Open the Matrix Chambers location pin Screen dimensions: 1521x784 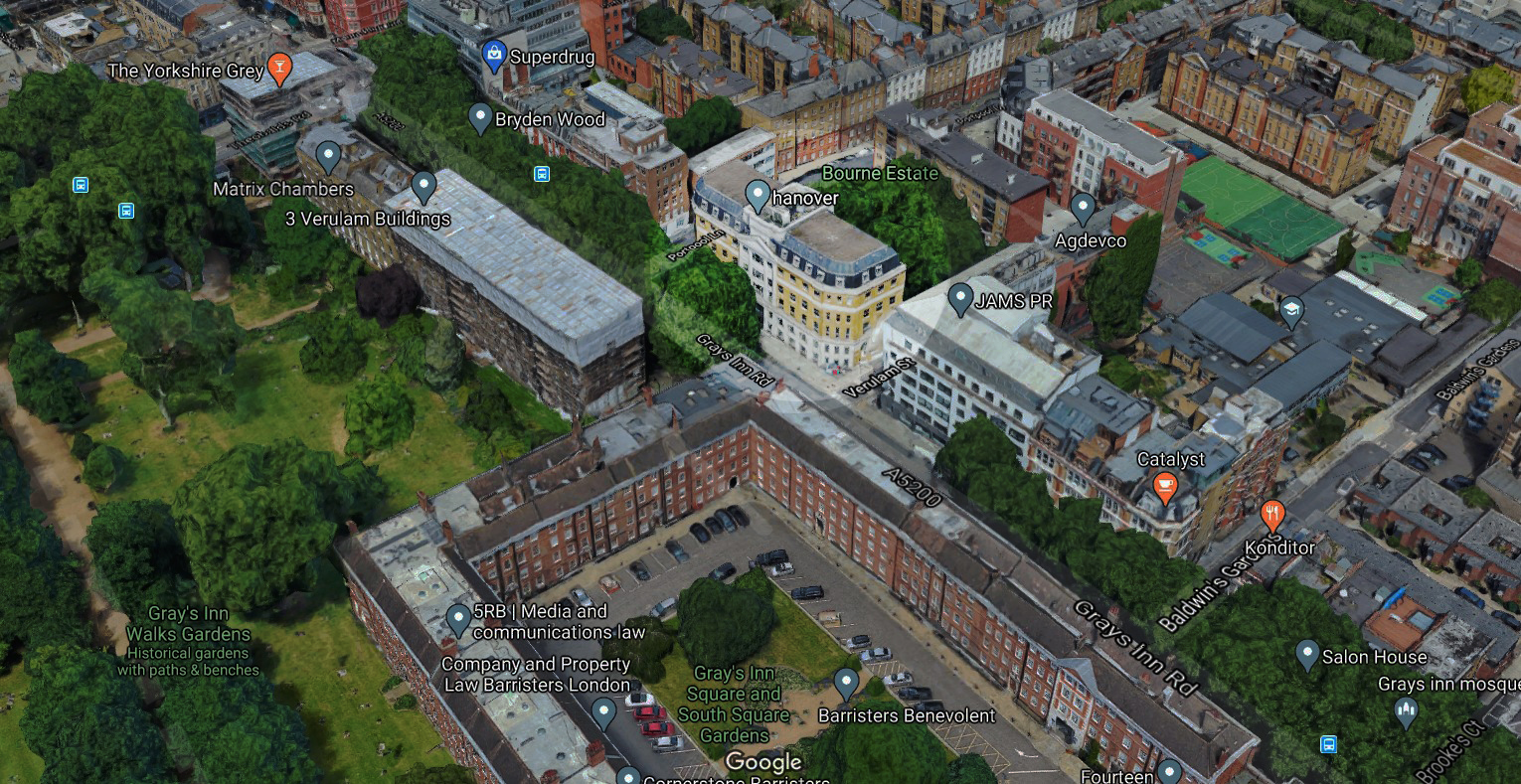(x=328, y=156)
